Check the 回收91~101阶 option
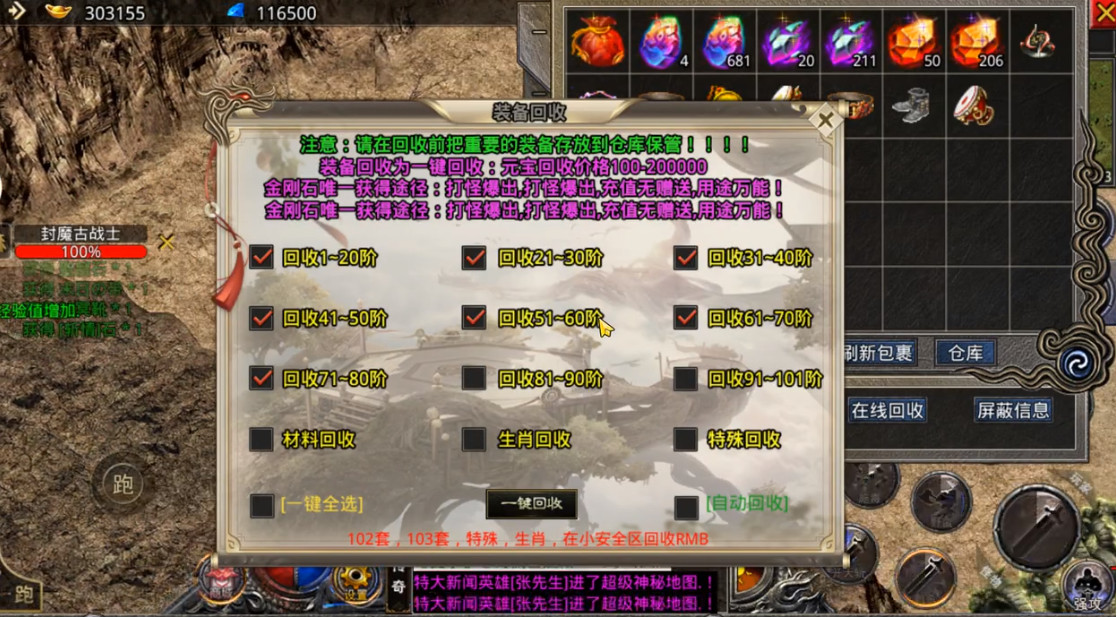 (686, 379)
